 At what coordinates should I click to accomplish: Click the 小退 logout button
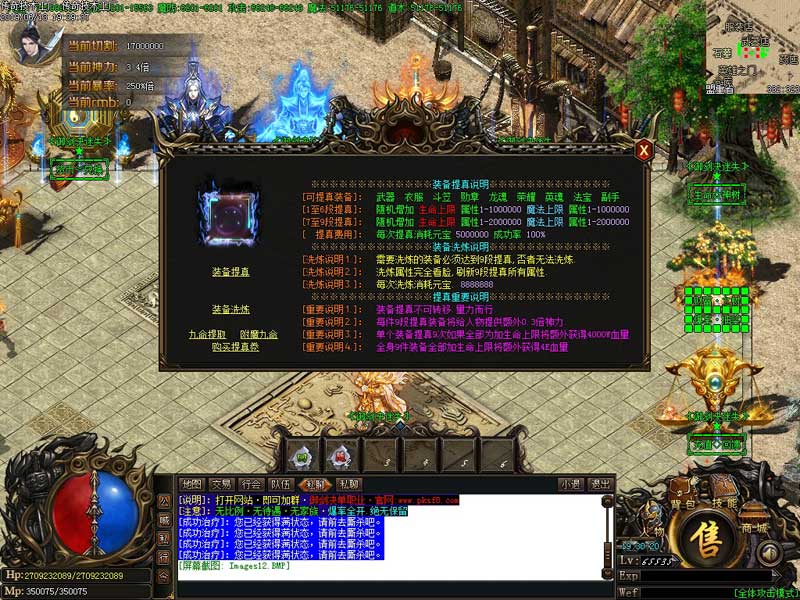pos(570,484)
